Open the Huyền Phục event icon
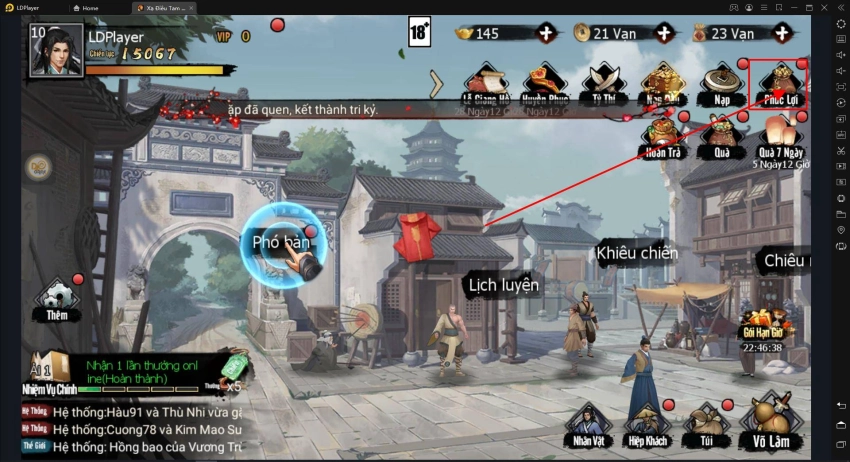 [x=545, y=83]
